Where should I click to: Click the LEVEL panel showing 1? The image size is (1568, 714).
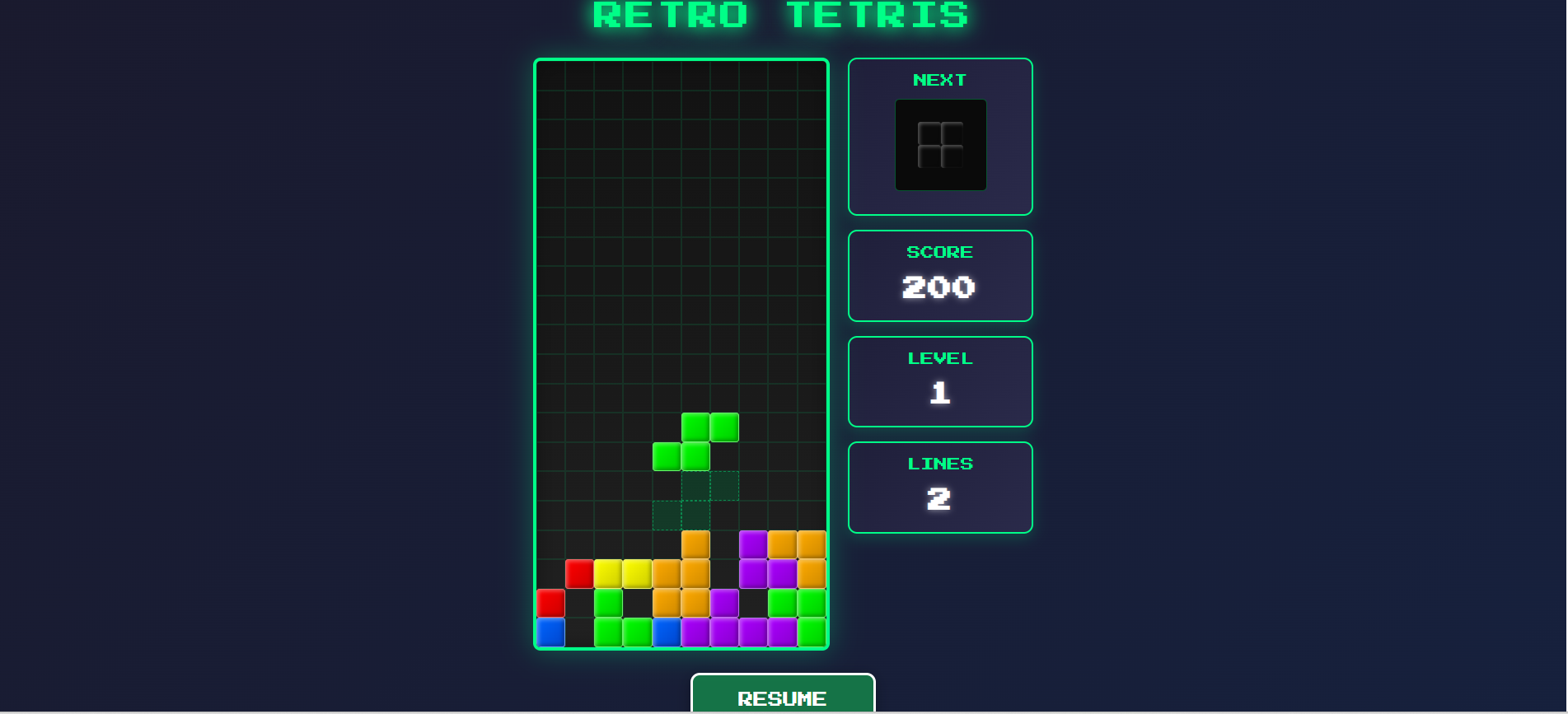click(939, 380)
